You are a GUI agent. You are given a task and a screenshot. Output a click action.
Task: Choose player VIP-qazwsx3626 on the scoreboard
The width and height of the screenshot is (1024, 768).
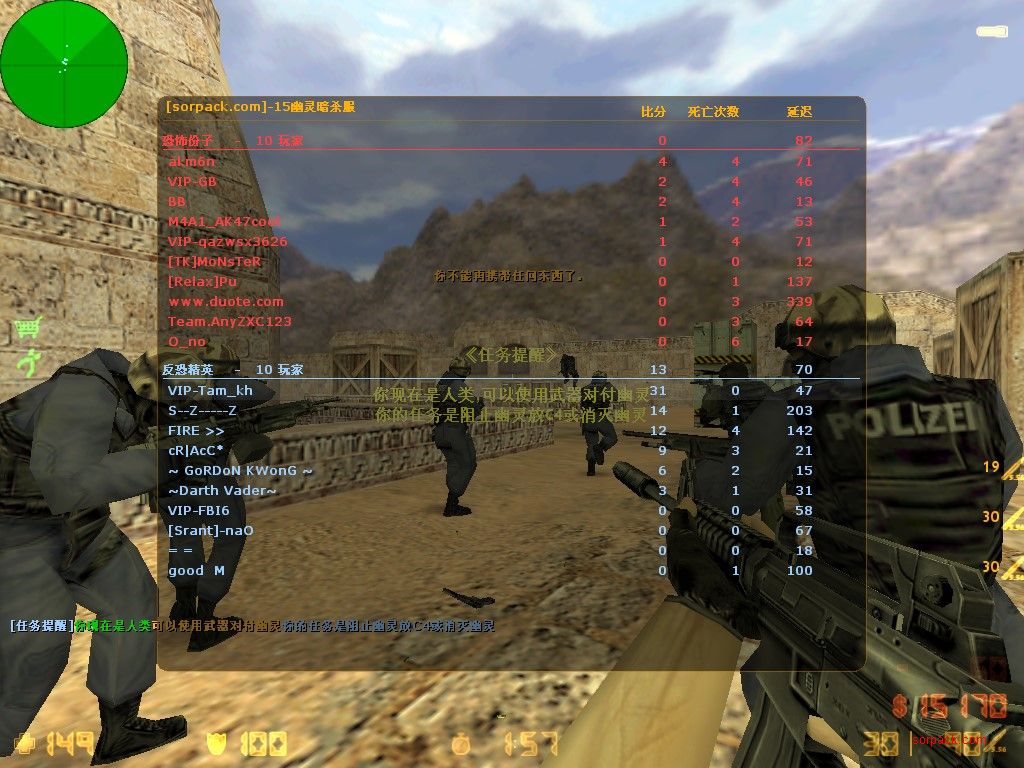[227, 241]
